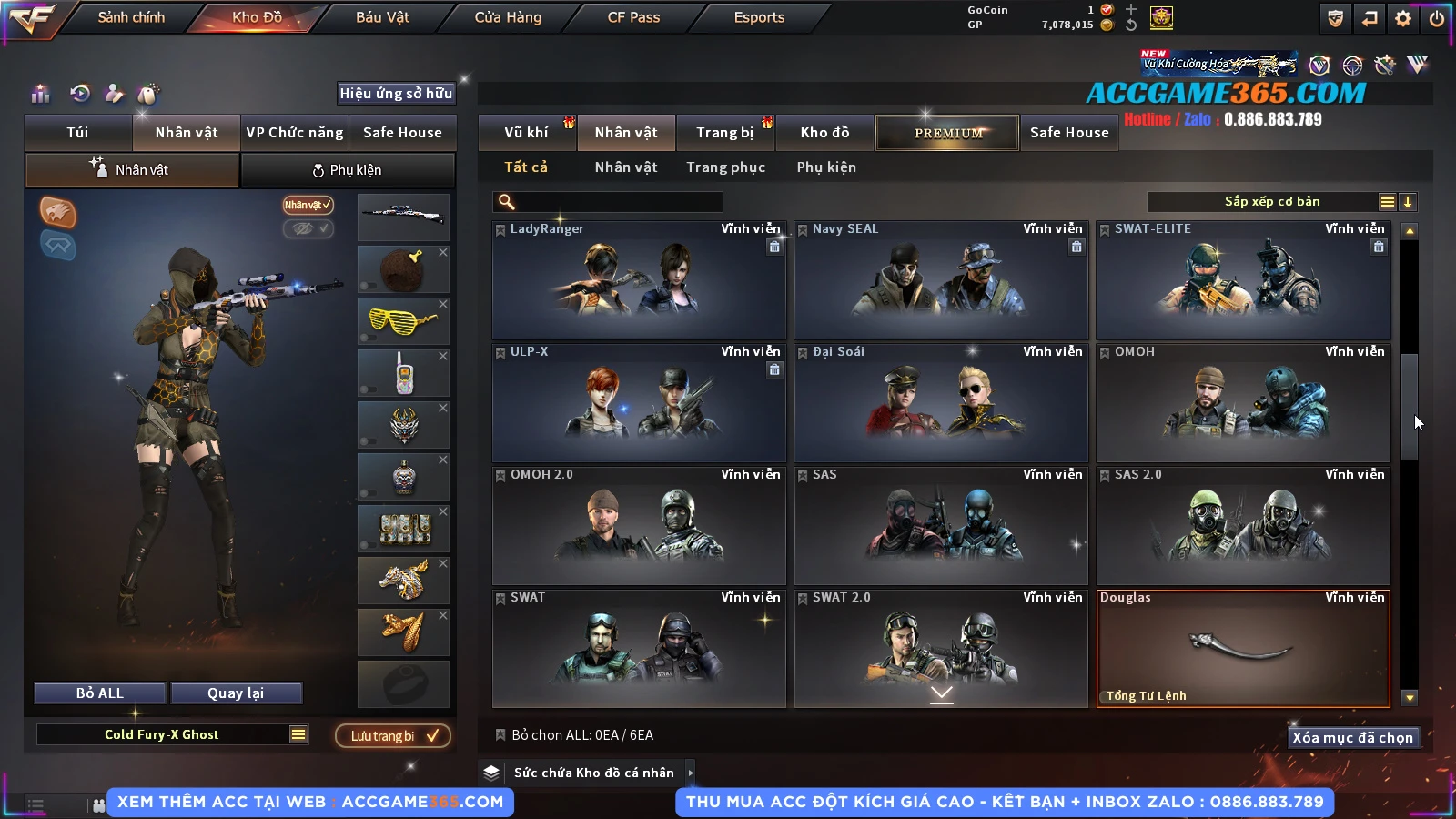
Task: Remove the yellow shutter glasses accessory
Action: pos(443,305)
